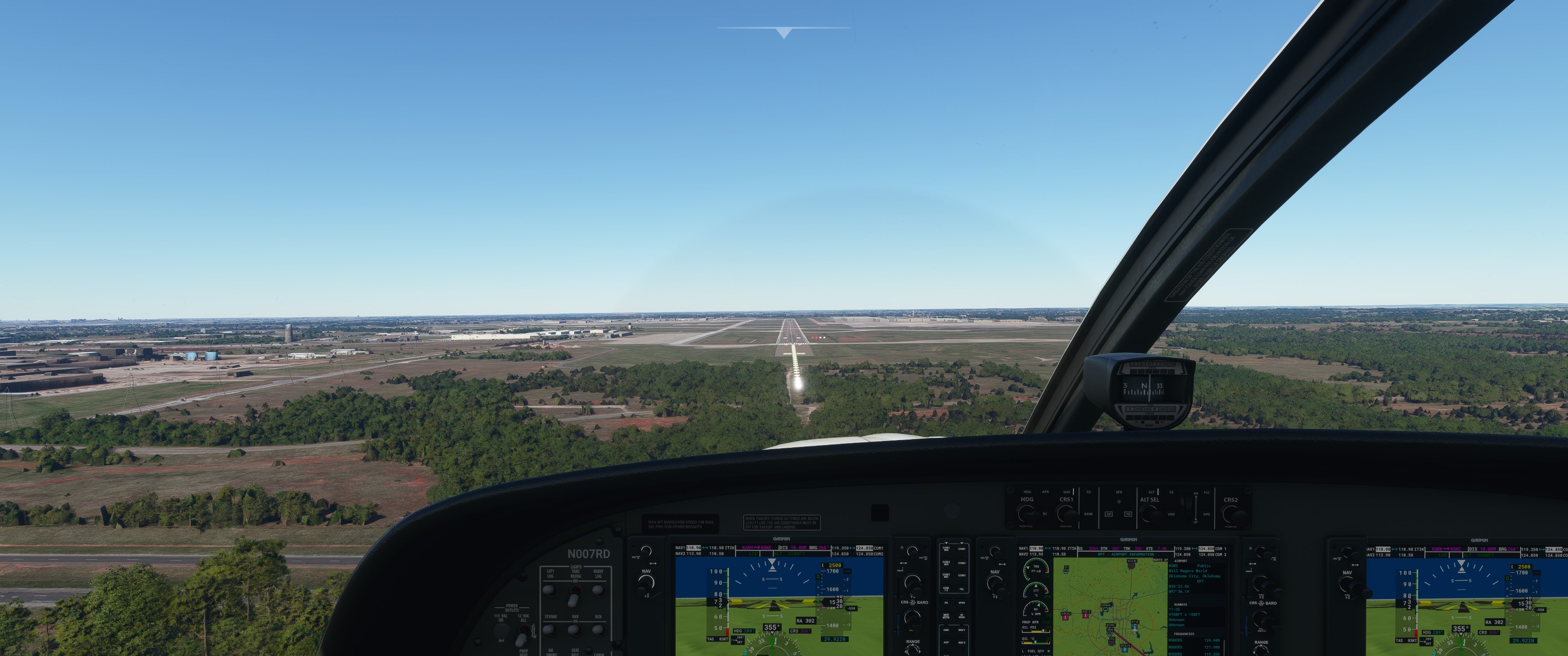The image size is (1568, 656).
Task: Select COM2 MIC on the audio panel
Action: pyautogui.click(x=946, y=563)
